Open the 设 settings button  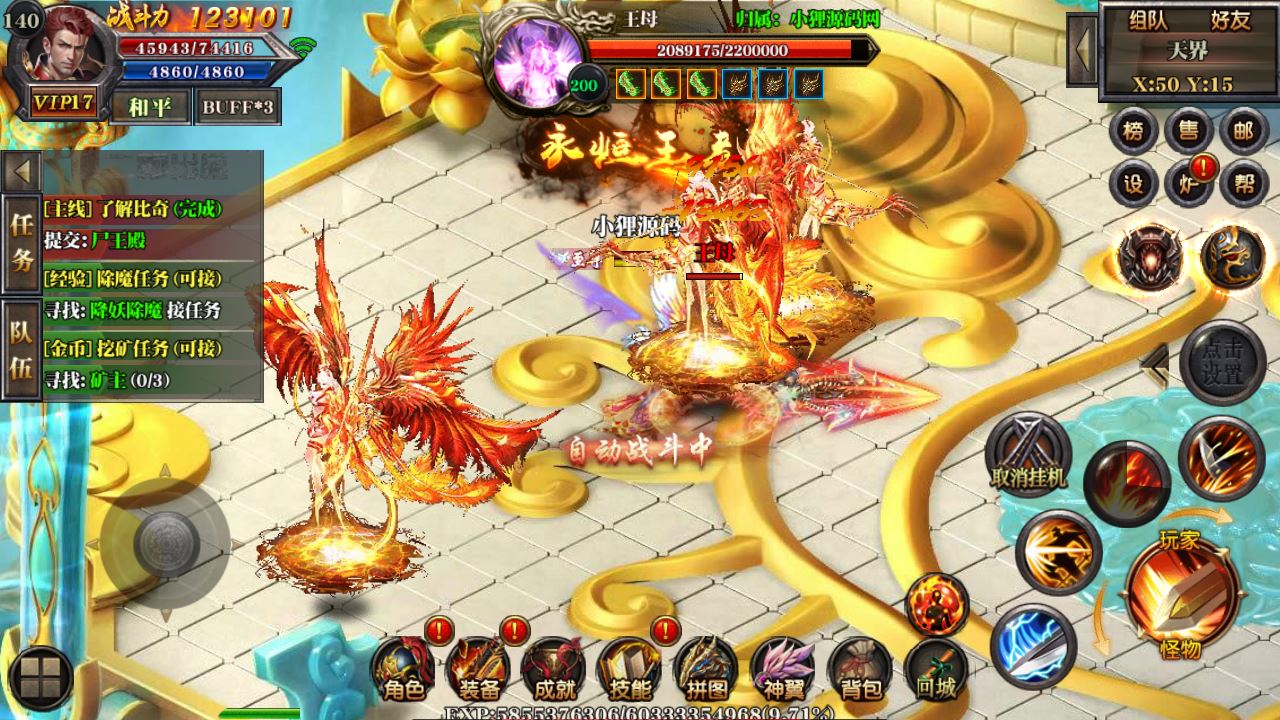(x=1133, y=184)
